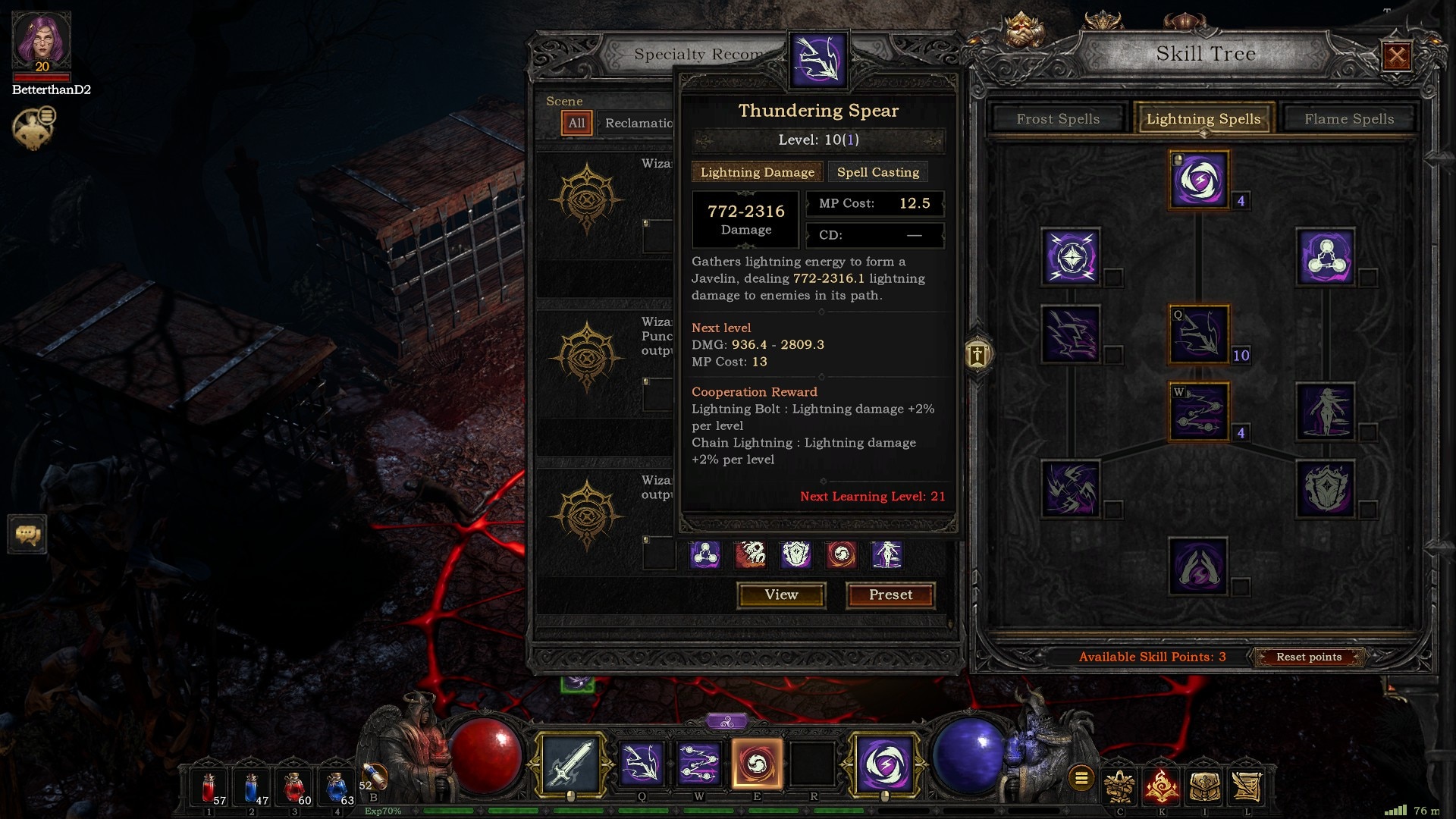Select the Lightning Spells tab
Viewport: 1456px width, 819px height.
click(x=1203, y=119)
